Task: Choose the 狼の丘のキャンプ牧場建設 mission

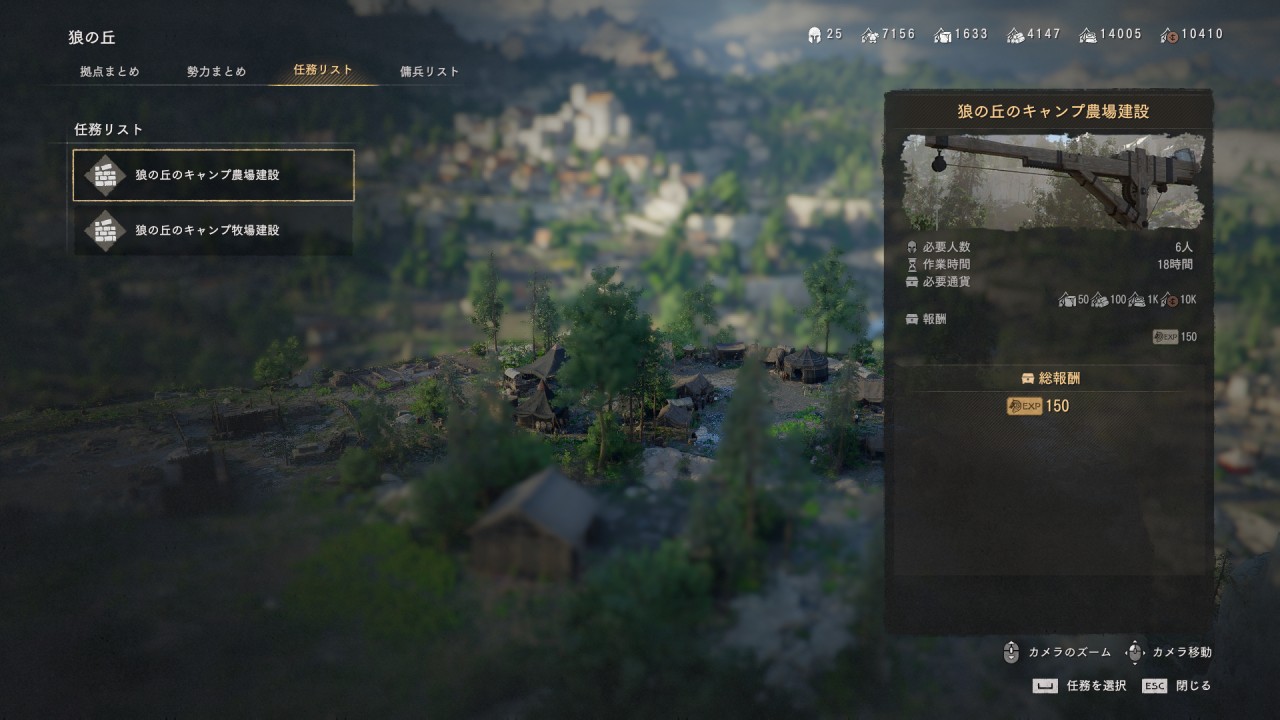Action: (213, 230)
